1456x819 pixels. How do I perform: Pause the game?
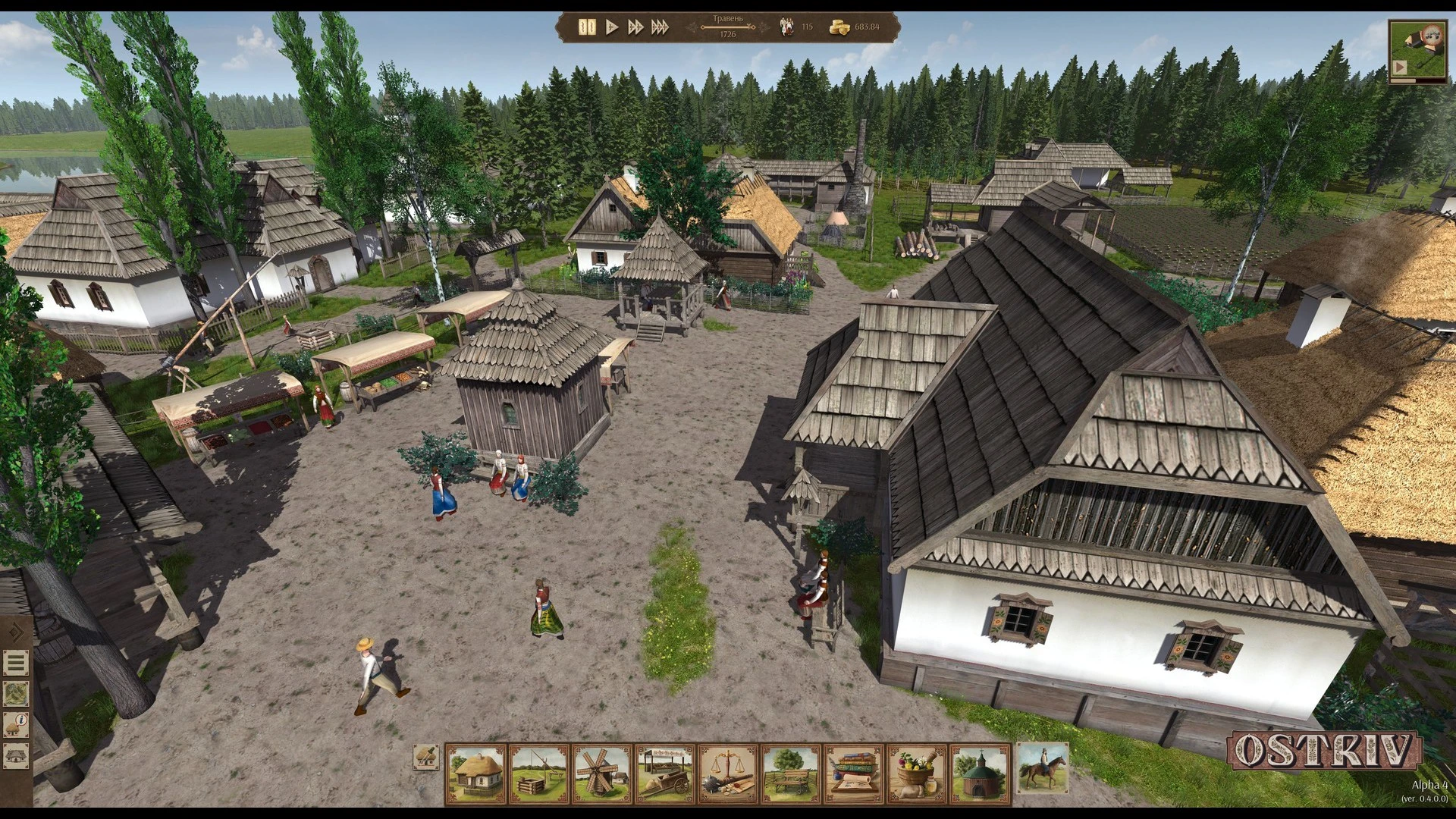(587, 27)
